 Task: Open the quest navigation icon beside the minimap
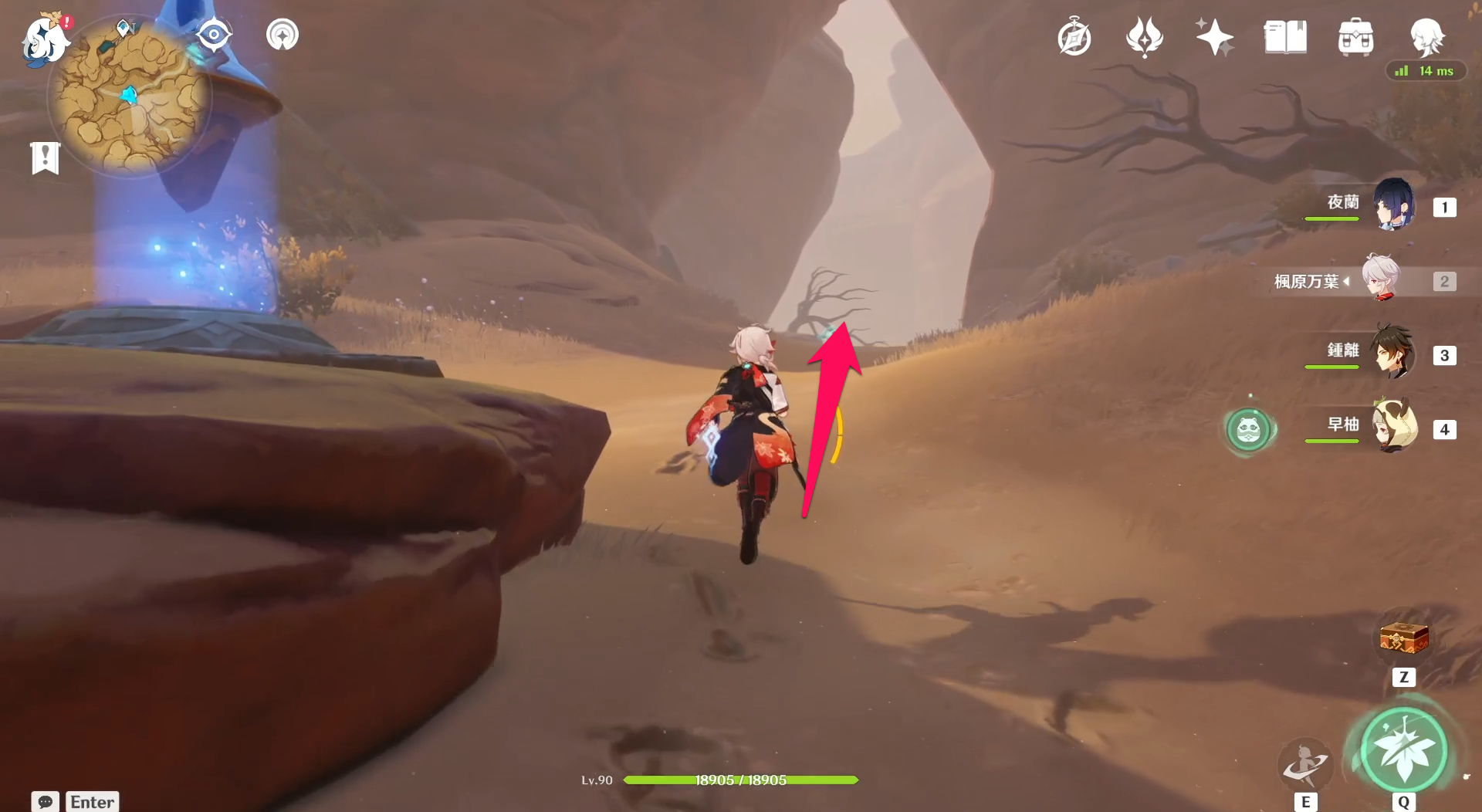[283, 35]
